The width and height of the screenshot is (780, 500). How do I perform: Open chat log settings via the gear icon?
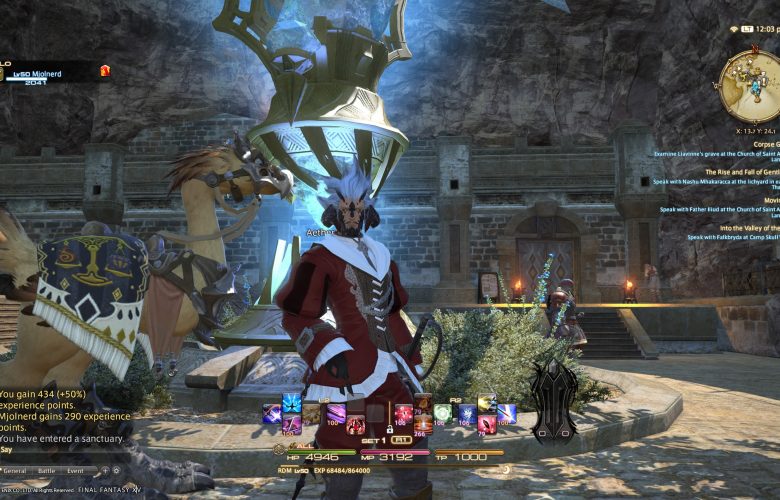point(116,470)
